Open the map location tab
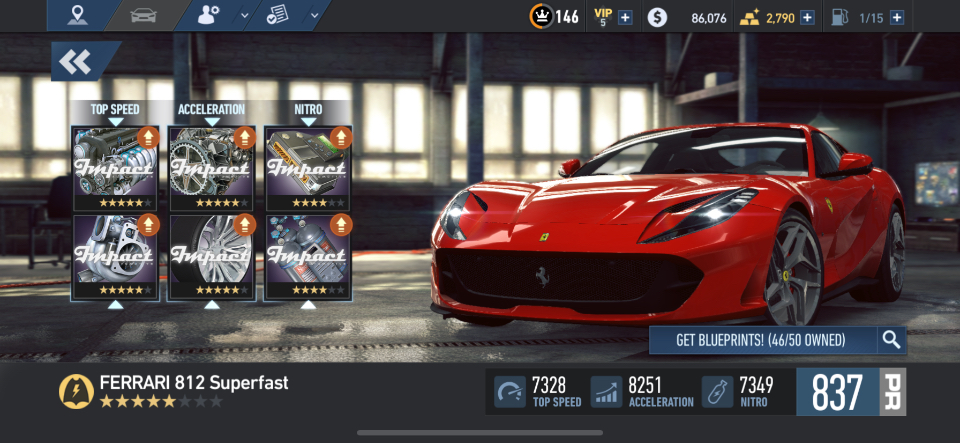This screenshot has height=443, width=960. pos(79,15)
